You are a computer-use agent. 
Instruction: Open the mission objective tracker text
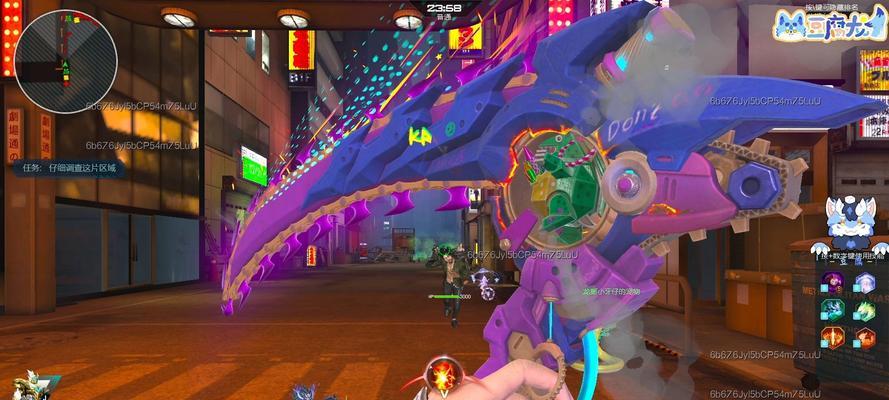tap(69, 168)
